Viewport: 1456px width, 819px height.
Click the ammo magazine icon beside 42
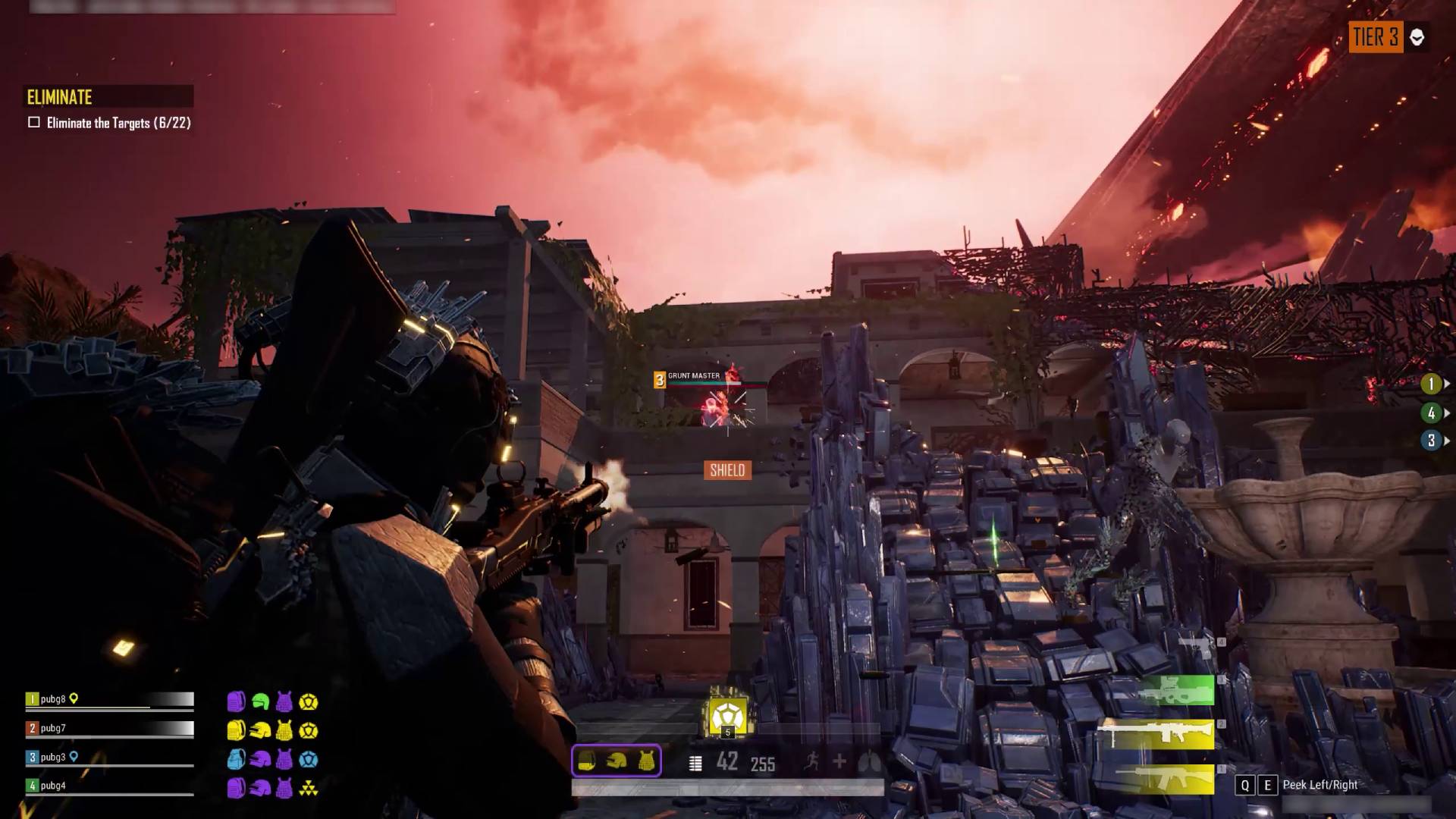695,762
